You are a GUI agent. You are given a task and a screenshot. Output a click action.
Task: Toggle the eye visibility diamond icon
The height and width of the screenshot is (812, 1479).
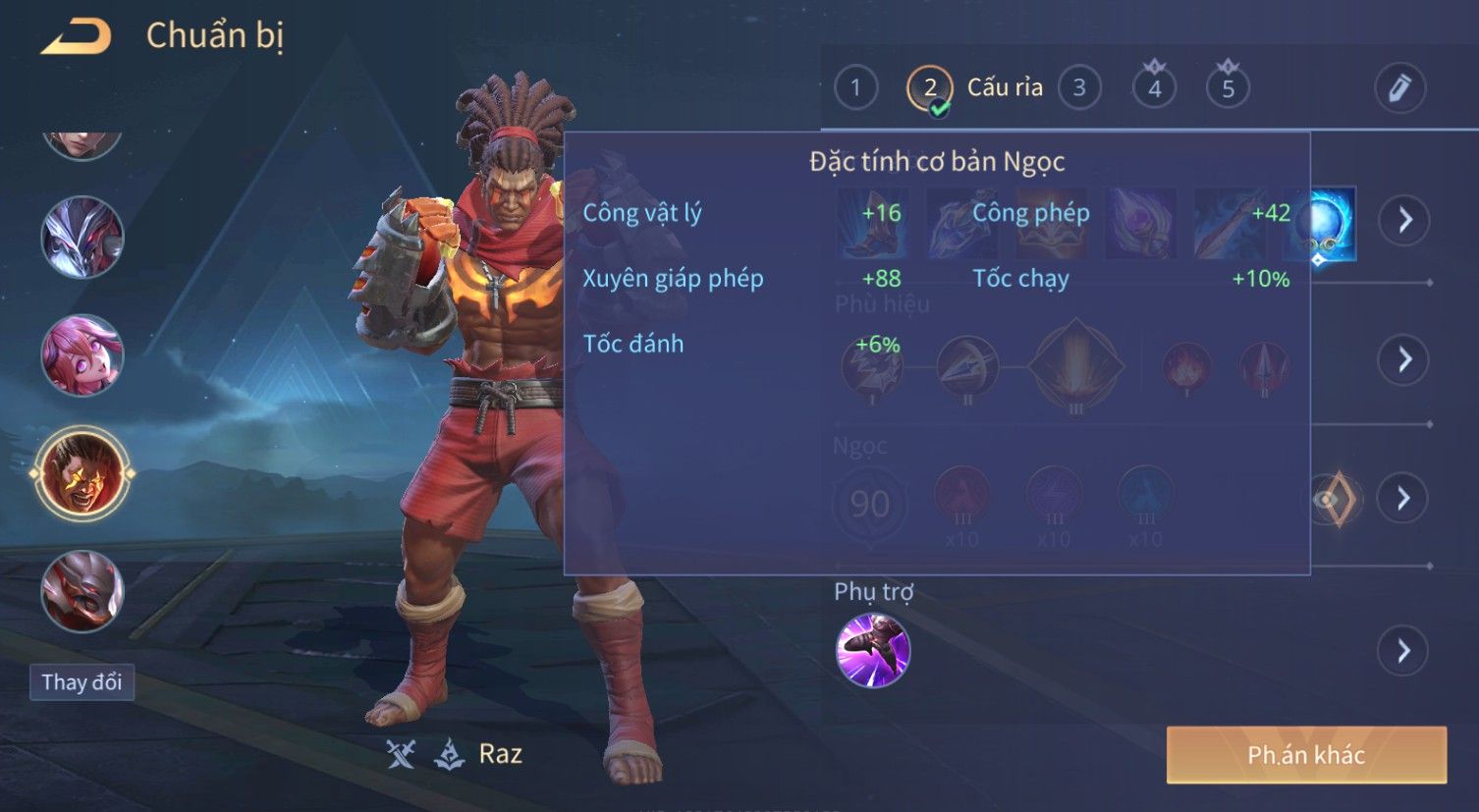click(x=1334, y=499)
